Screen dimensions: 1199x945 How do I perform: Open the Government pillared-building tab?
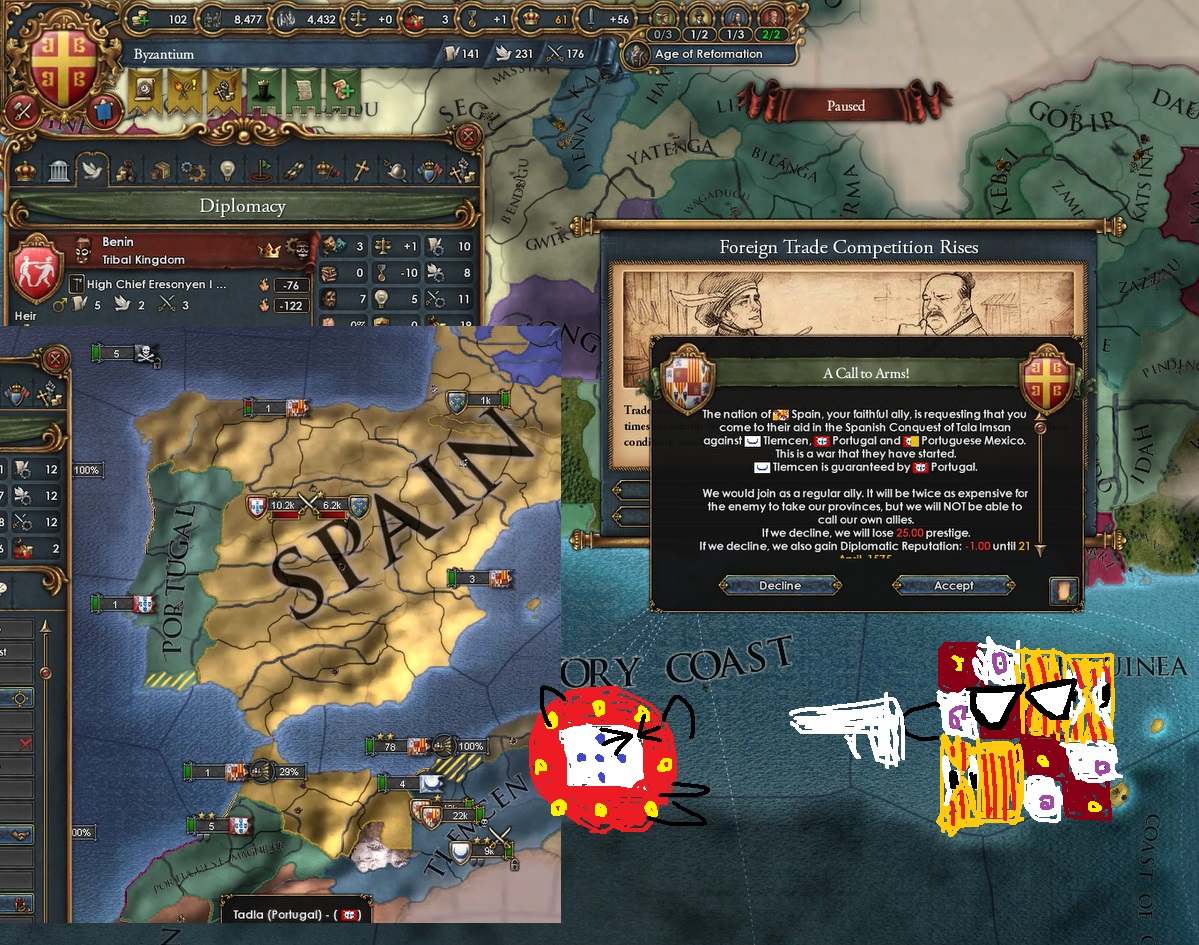point(59,171)
